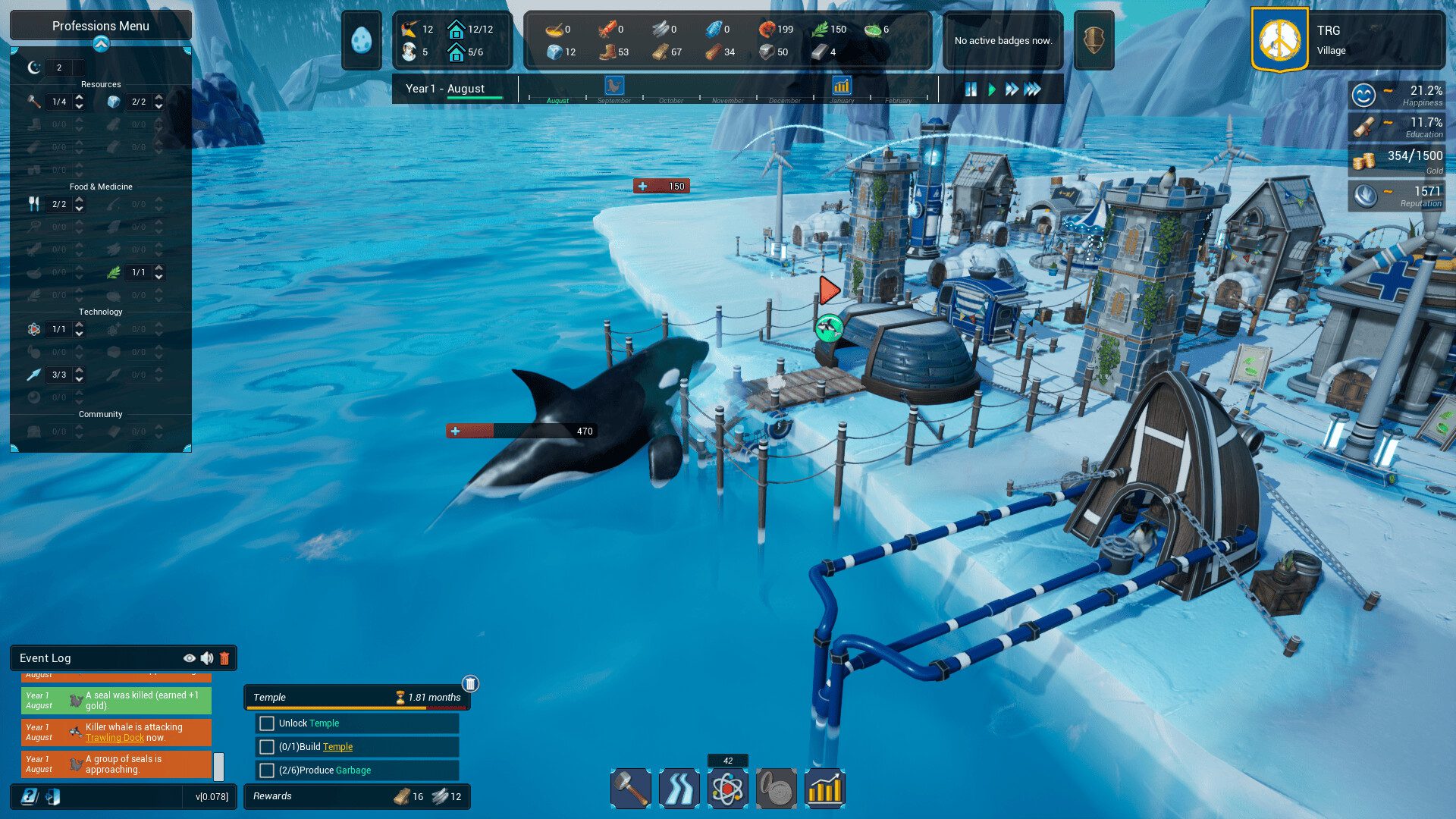Open the badges shield button
The width and height of the screenshot is (1456, 819).
(x=1094, y=40)
